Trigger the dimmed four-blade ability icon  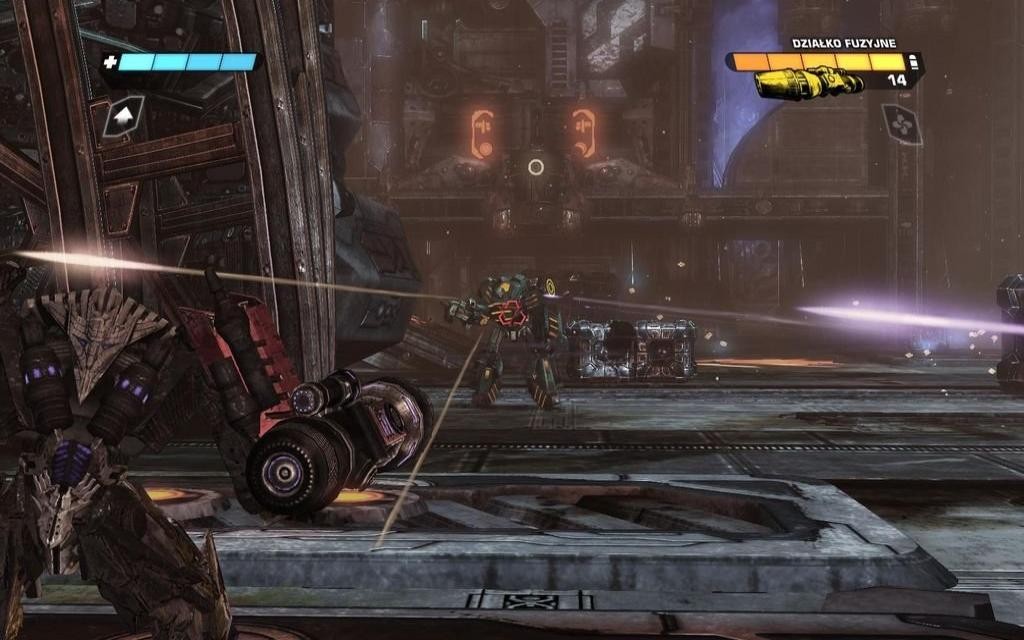901,124
